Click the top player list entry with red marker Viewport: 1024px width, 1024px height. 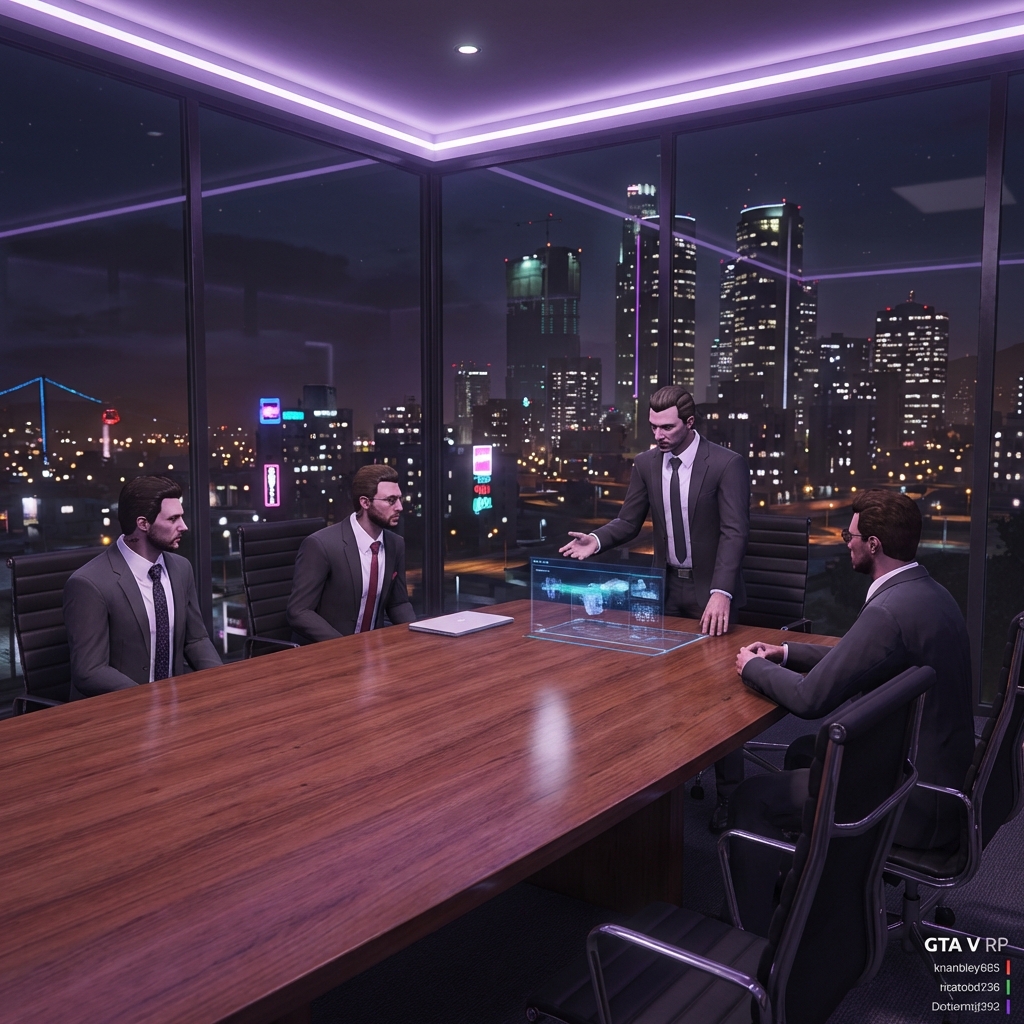click(x=966, y=967)
